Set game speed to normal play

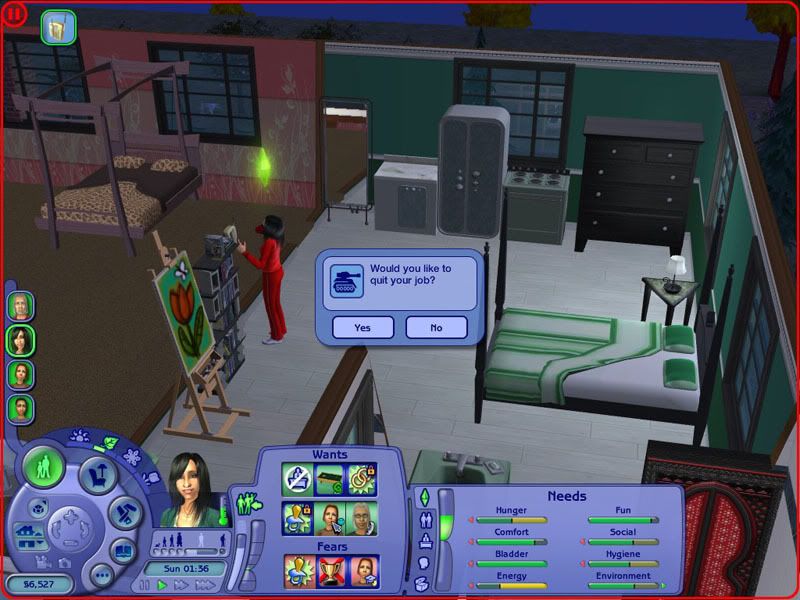(x=163, y=585)
